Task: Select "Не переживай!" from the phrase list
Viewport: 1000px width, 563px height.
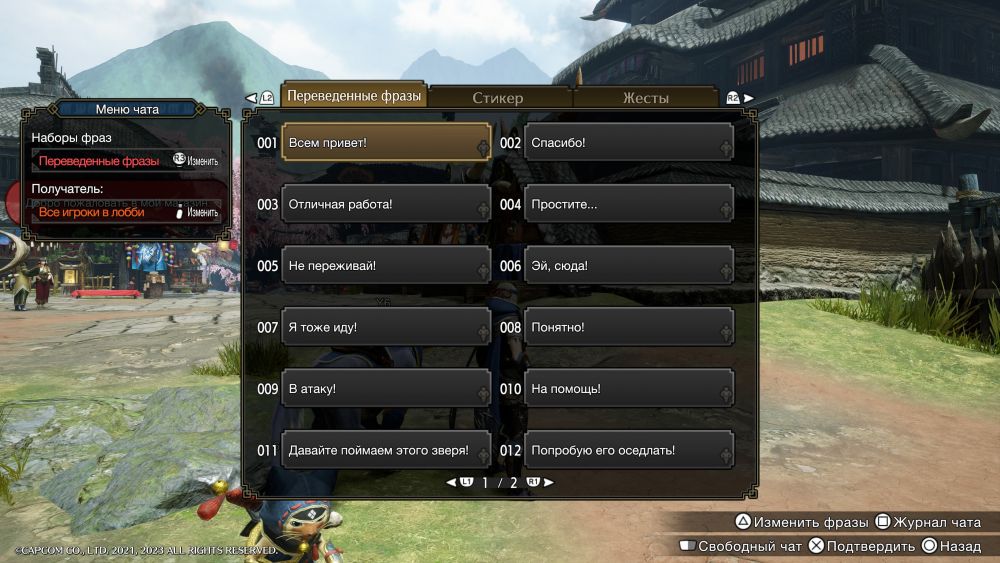Action: (386, 266)
